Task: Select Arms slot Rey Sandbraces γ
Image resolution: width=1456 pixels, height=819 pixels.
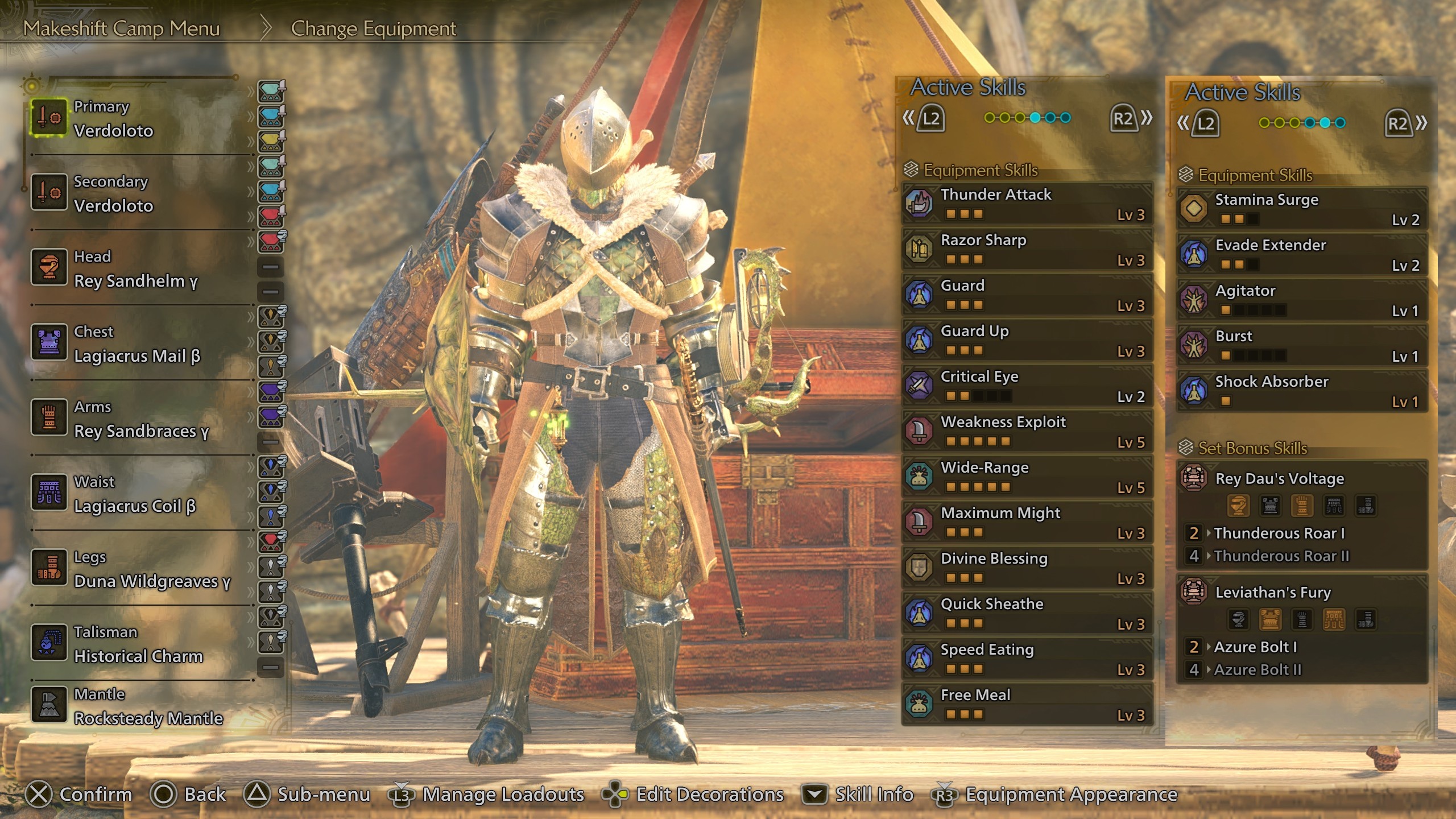Action: tap(136, 419)
